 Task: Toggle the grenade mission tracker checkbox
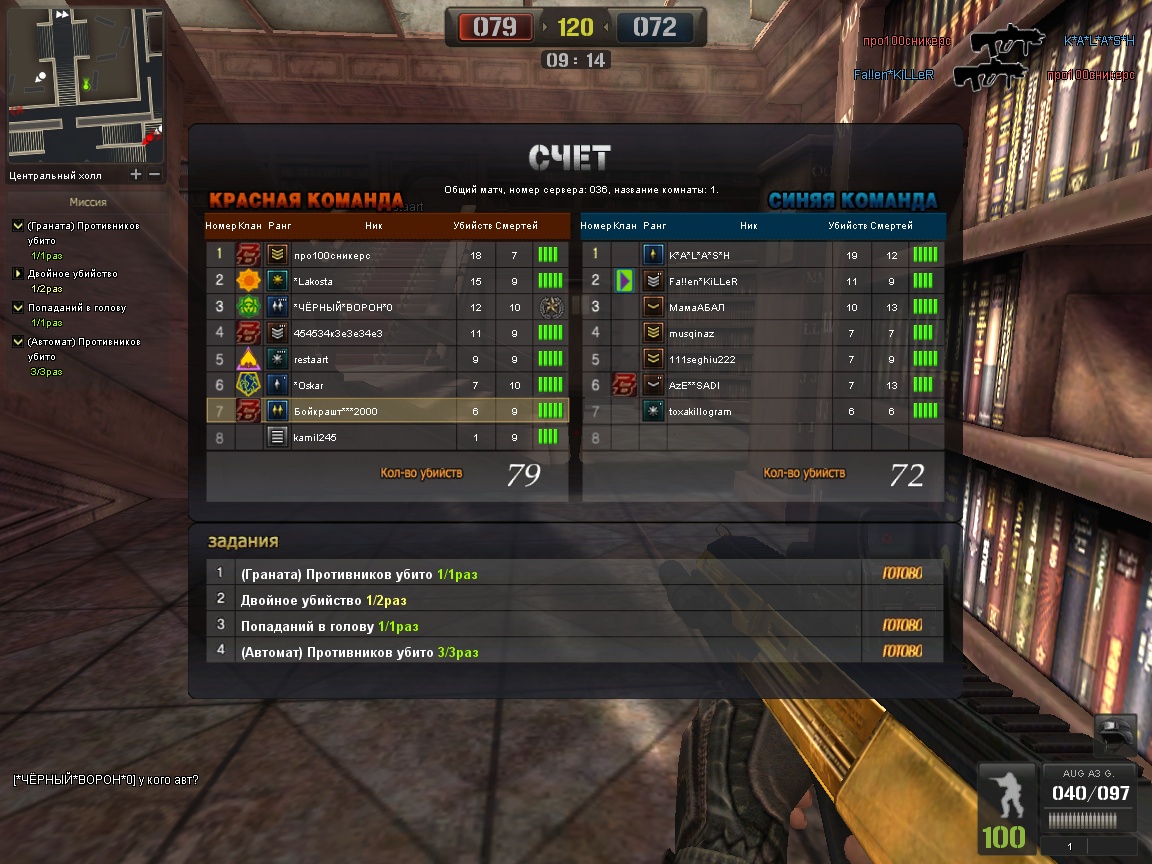point(17,226)
